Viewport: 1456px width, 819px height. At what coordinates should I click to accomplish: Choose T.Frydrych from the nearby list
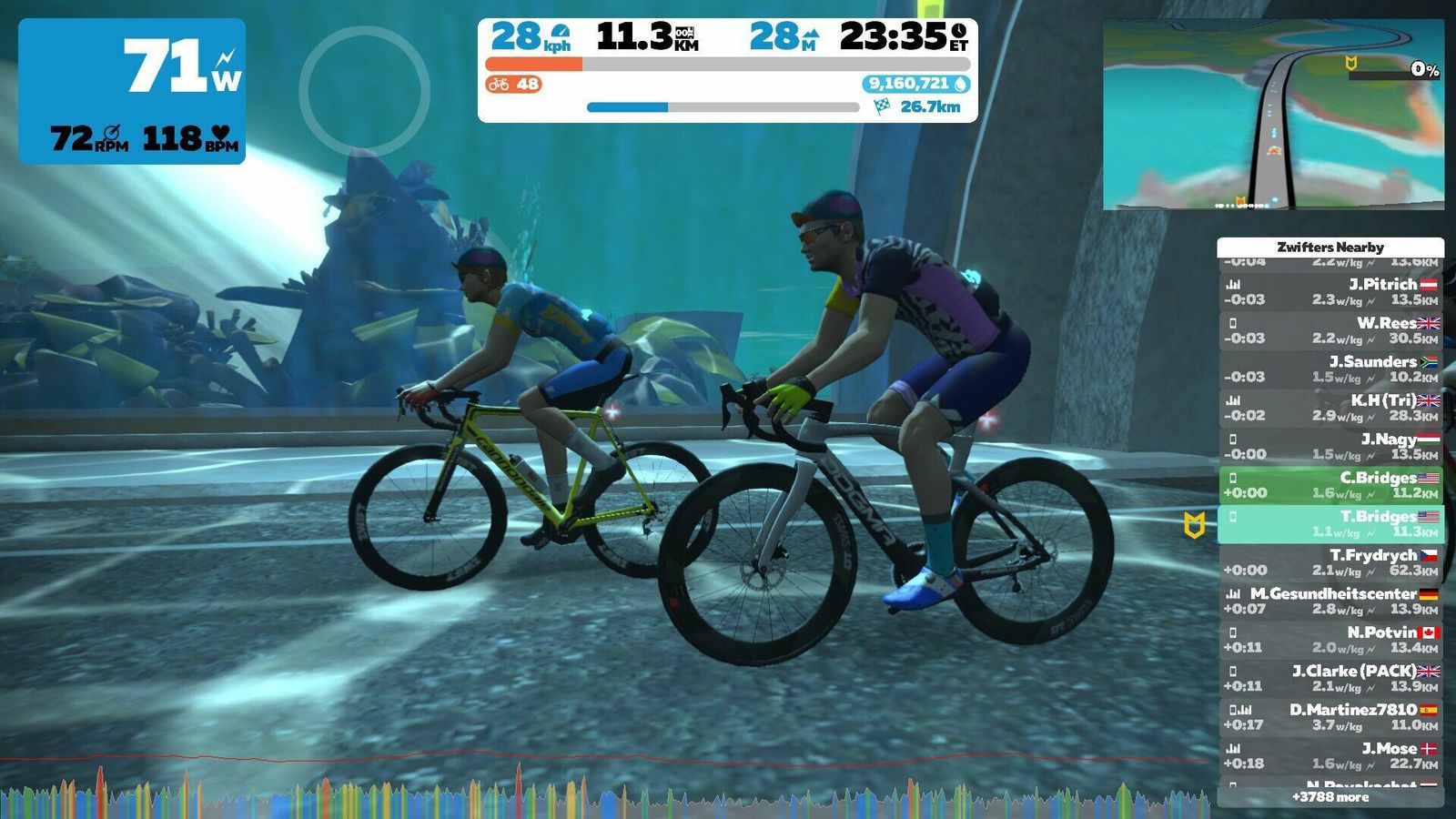tap(1330, 562)
